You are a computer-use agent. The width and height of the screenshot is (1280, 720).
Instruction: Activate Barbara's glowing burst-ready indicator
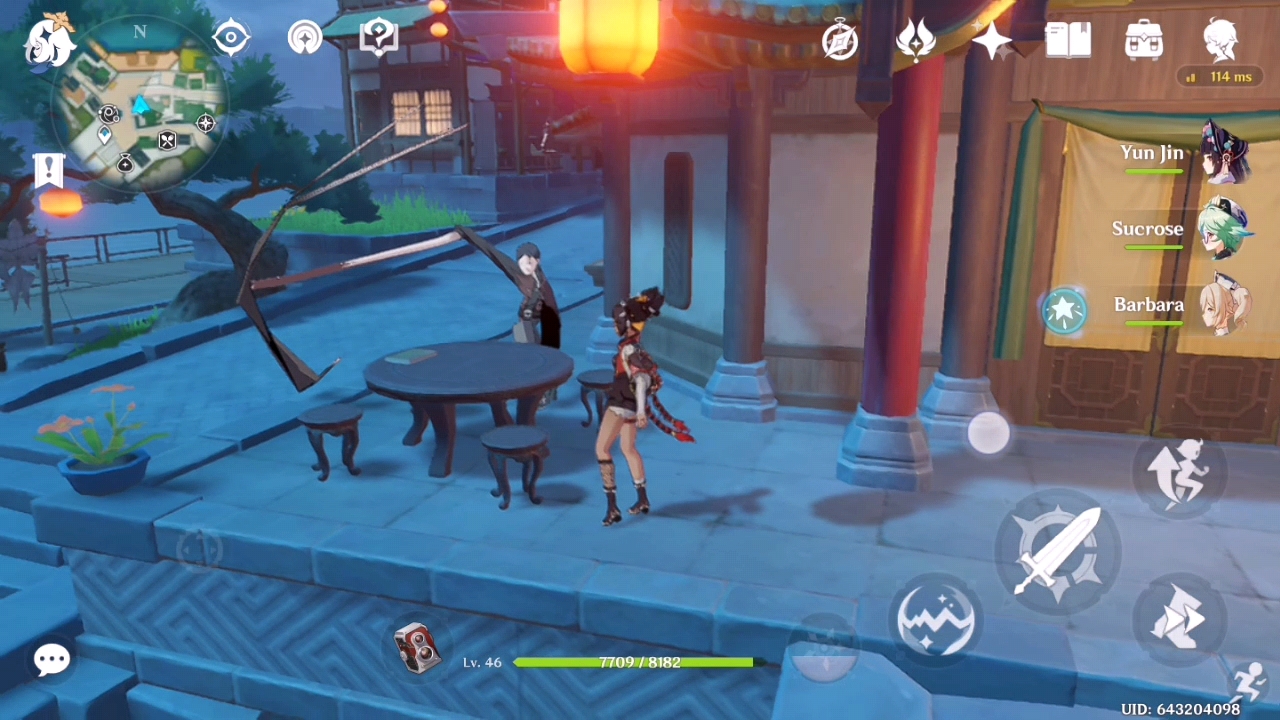(1064, 311)
